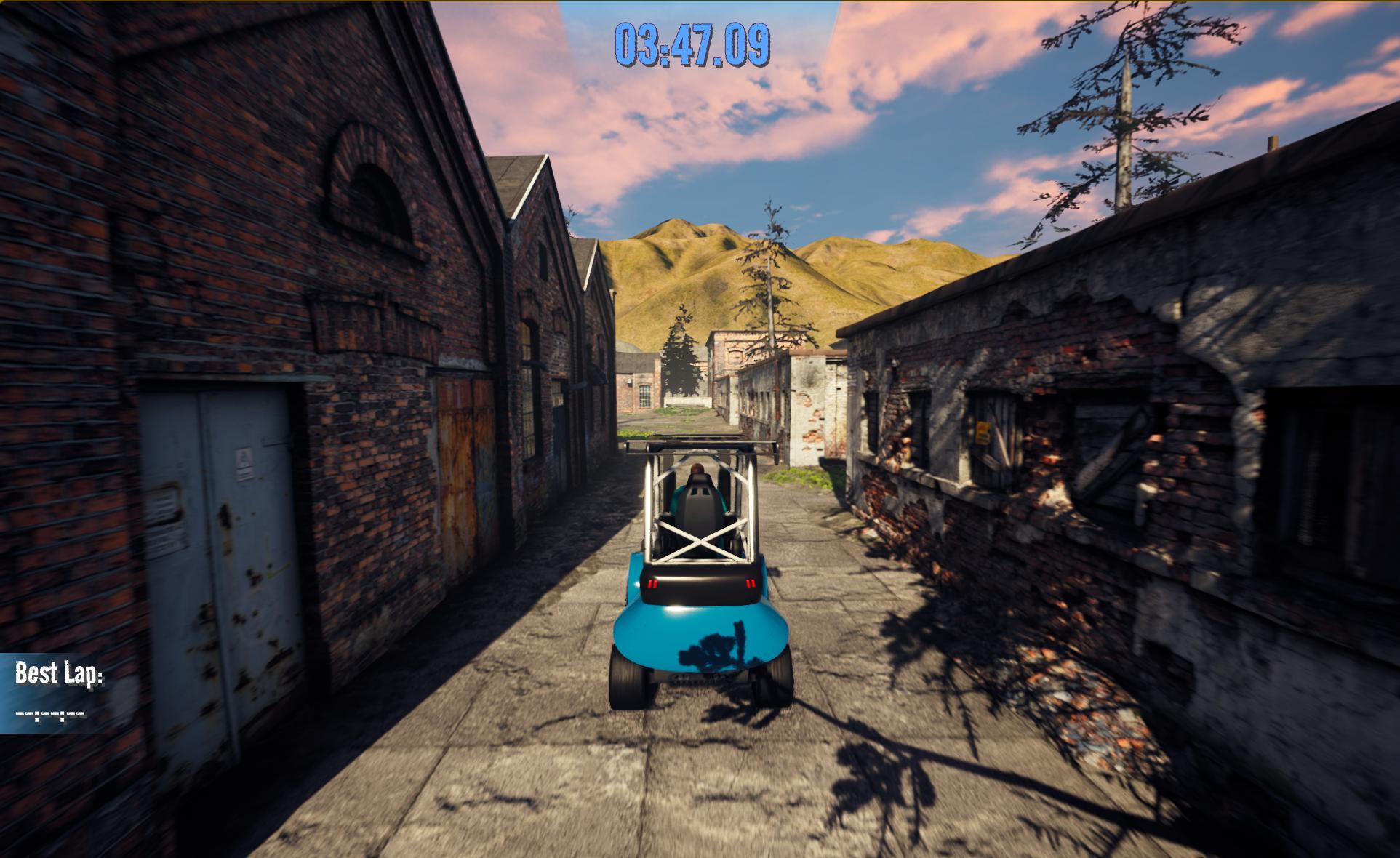Viewport: 1400px width, 858px height.
Task: Click the race timer showing 03:47.09
Action: coord(691,45)
